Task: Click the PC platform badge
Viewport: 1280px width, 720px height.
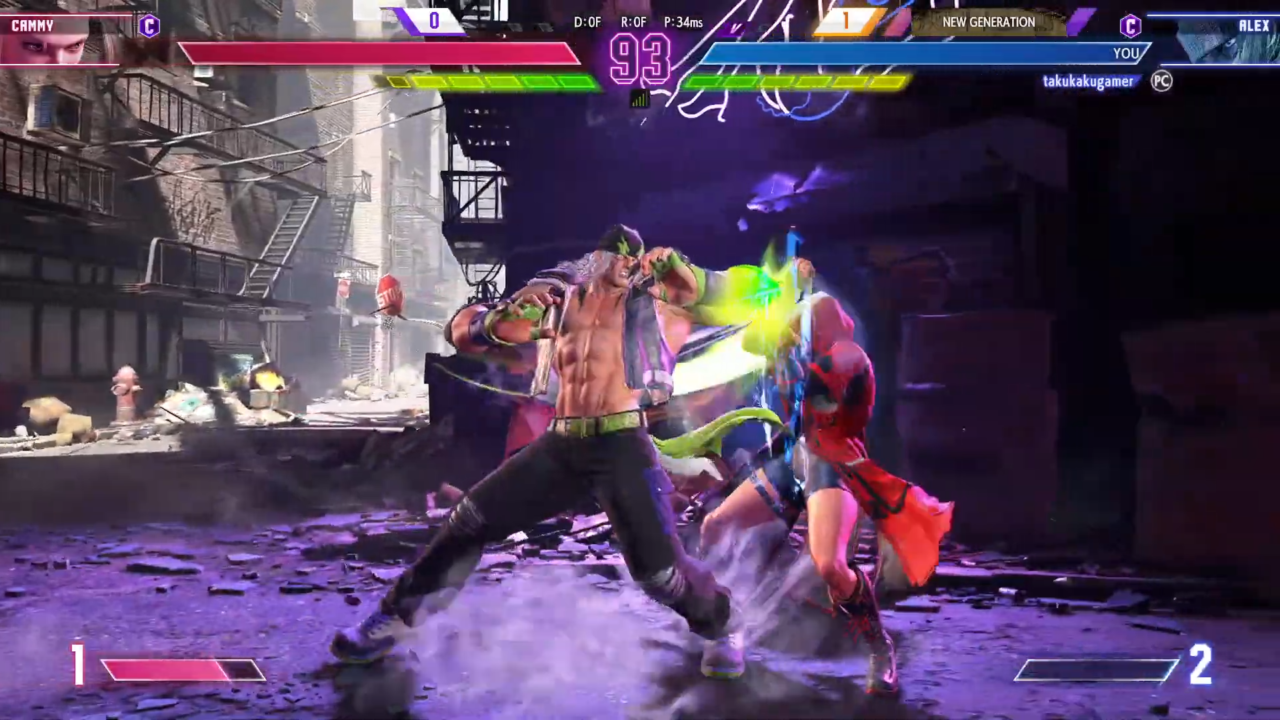Action: pos(1161,81)
